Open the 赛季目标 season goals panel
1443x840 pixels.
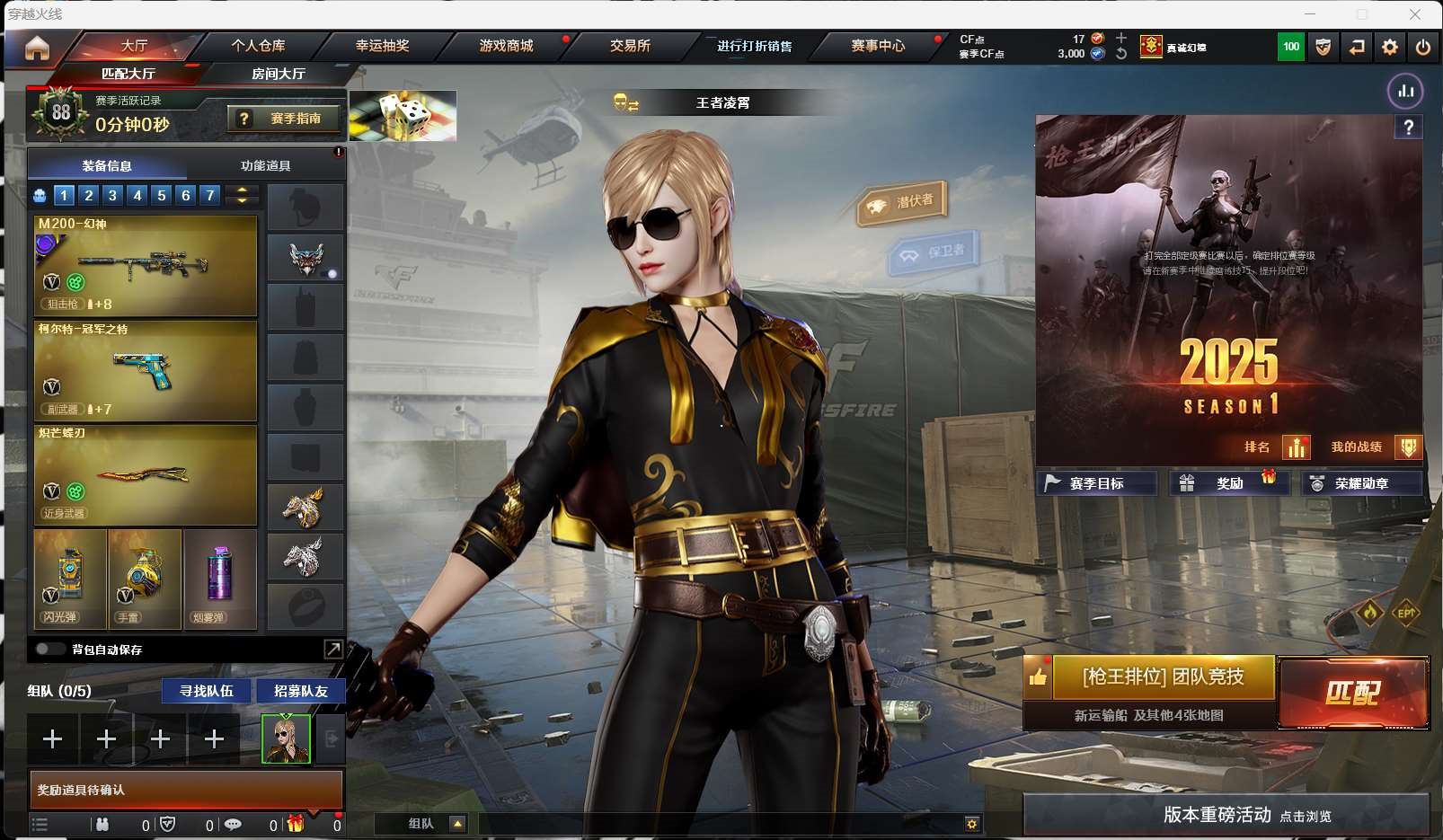(x=1096, y=483)
